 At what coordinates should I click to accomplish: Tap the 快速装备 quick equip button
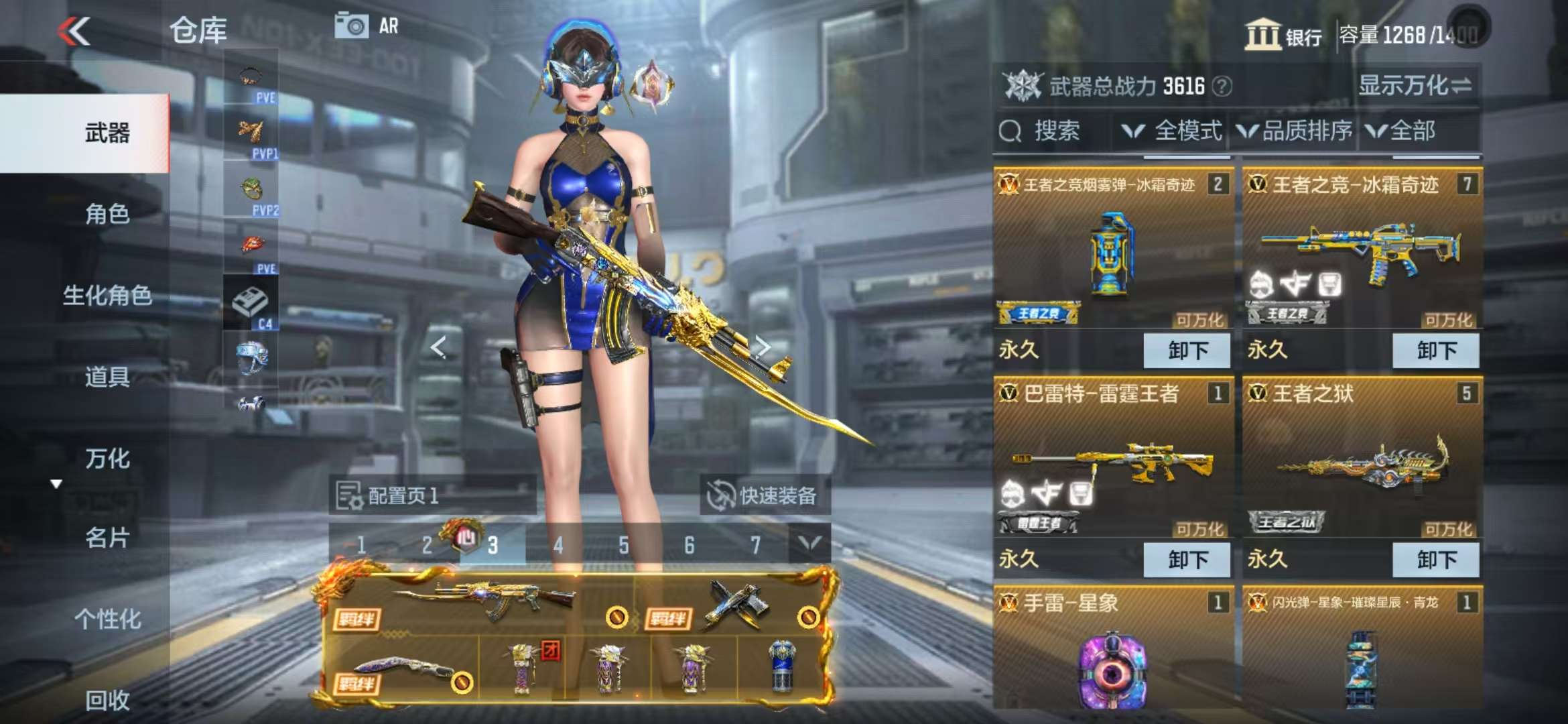point(765,496)
